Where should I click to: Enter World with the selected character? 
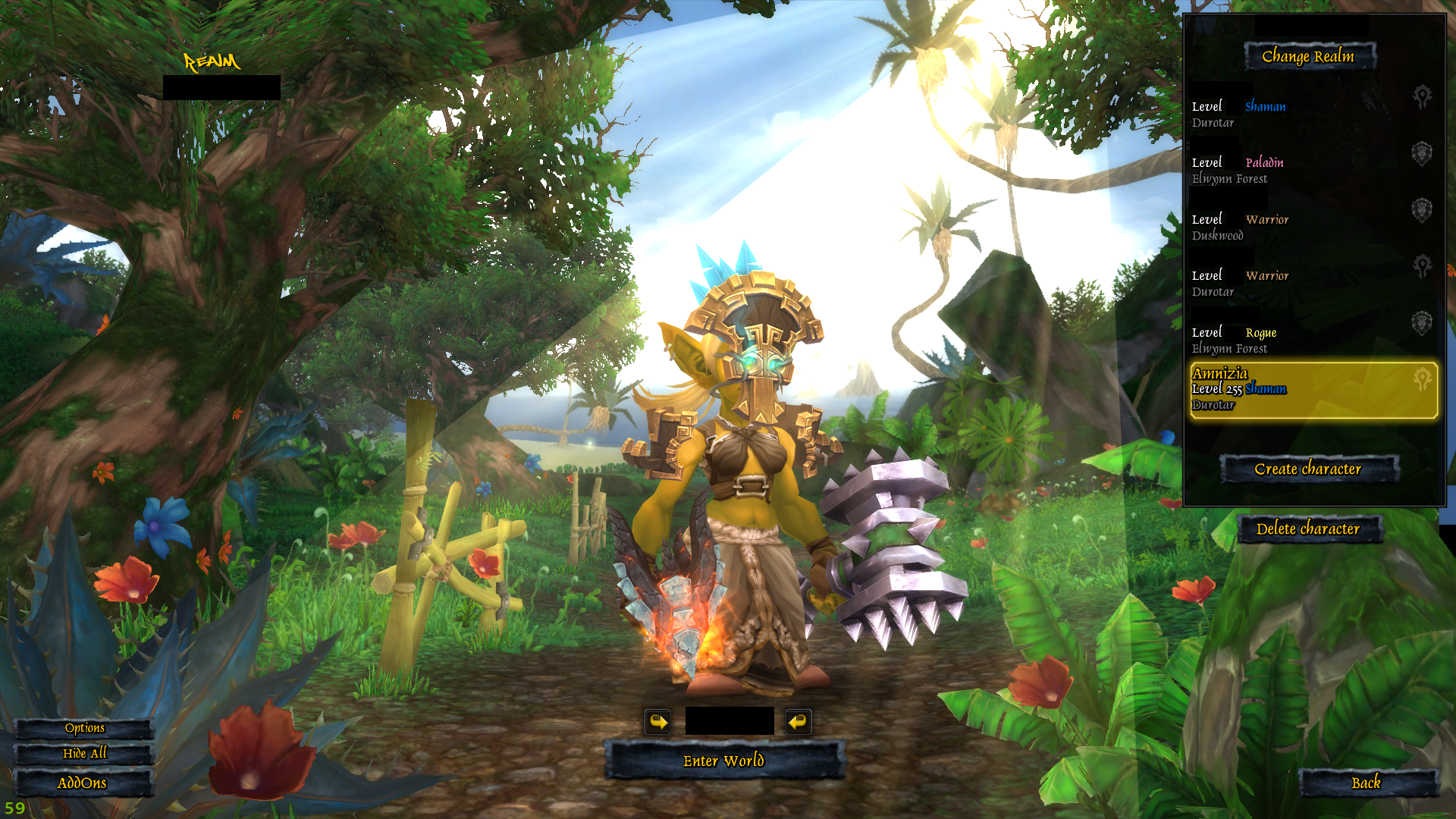coord(723,761)
